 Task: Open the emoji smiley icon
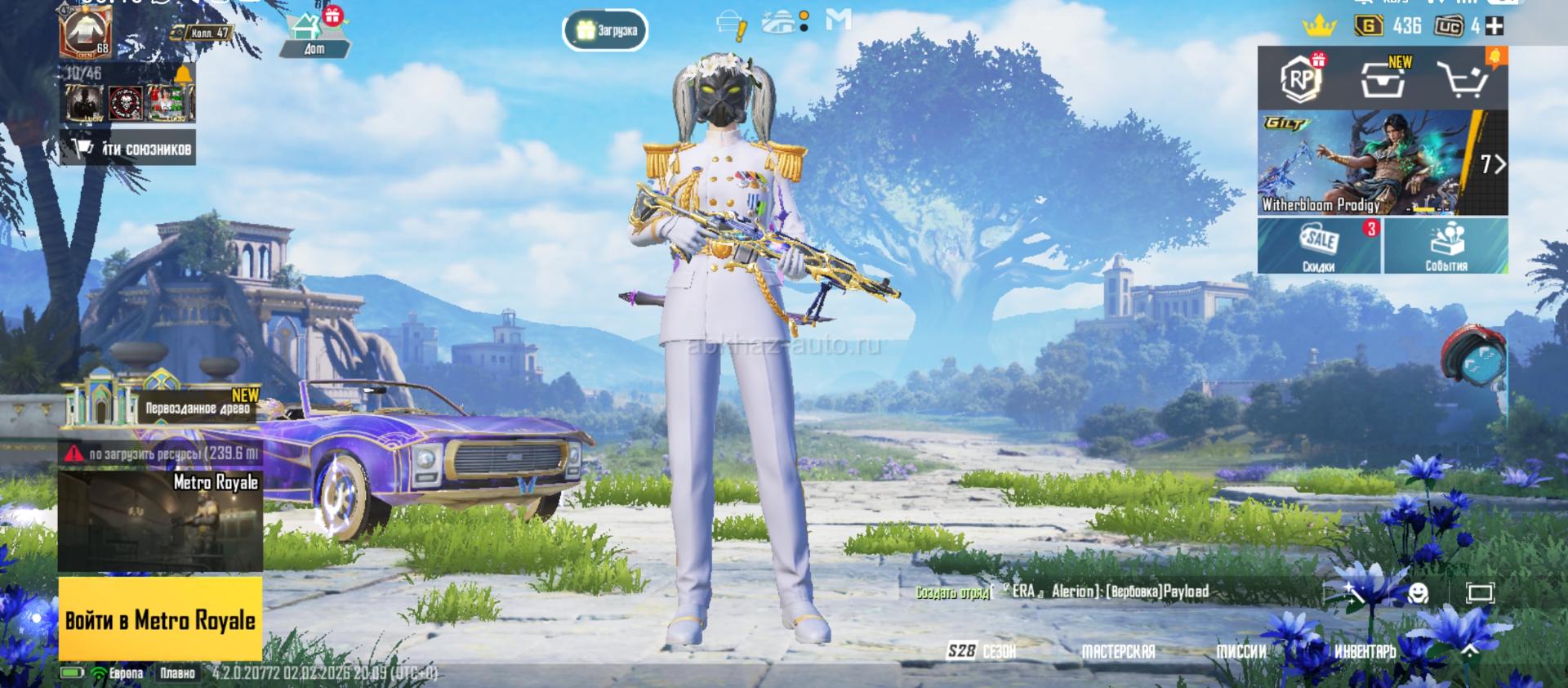coord(1419,592)
